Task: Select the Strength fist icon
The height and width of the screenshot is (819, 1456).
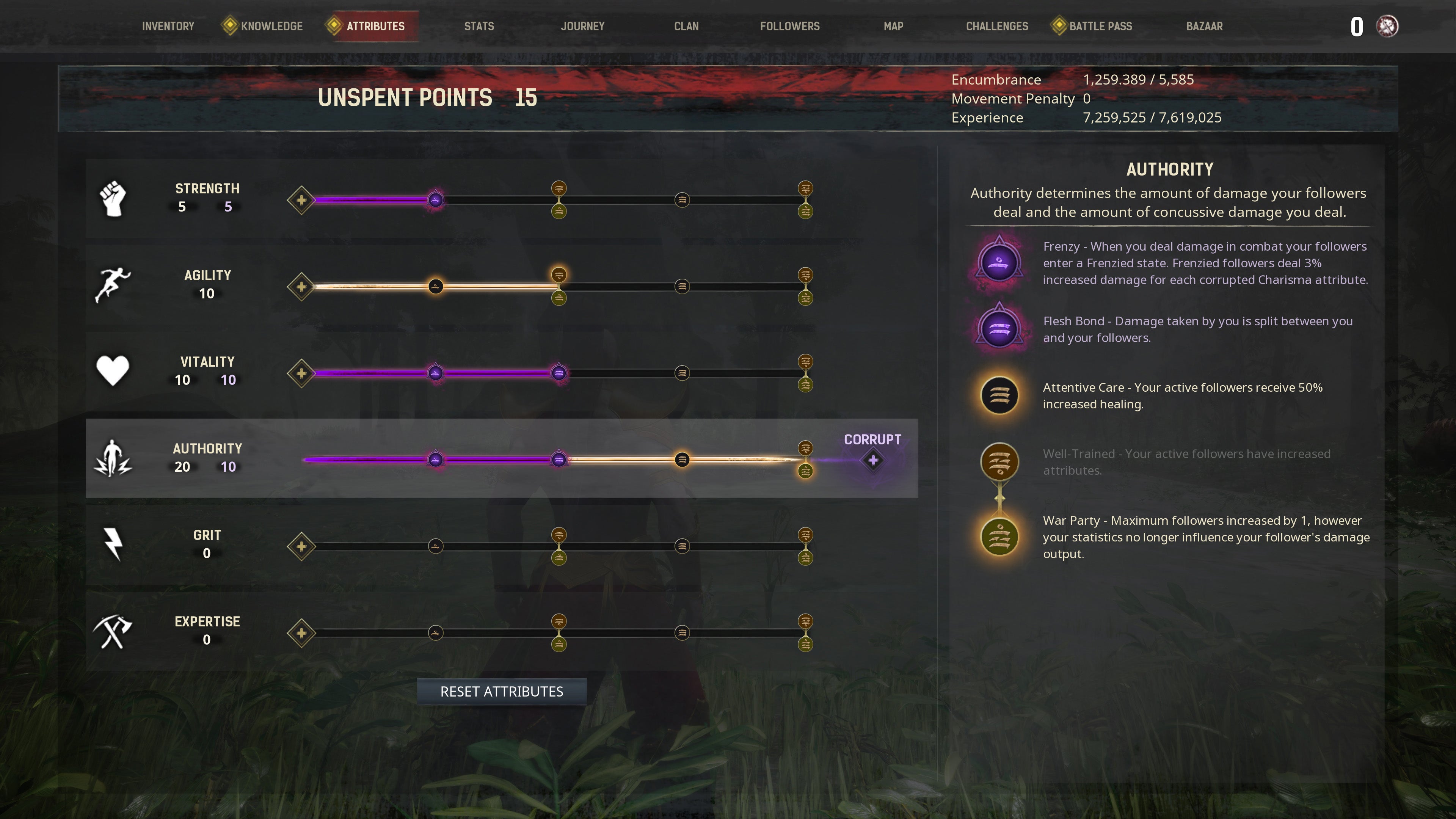Action: point(113,198)
